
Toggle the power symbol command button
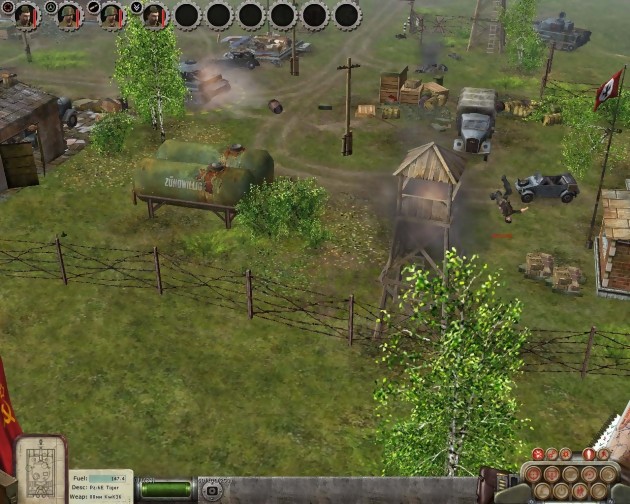(x=561, y=491)
